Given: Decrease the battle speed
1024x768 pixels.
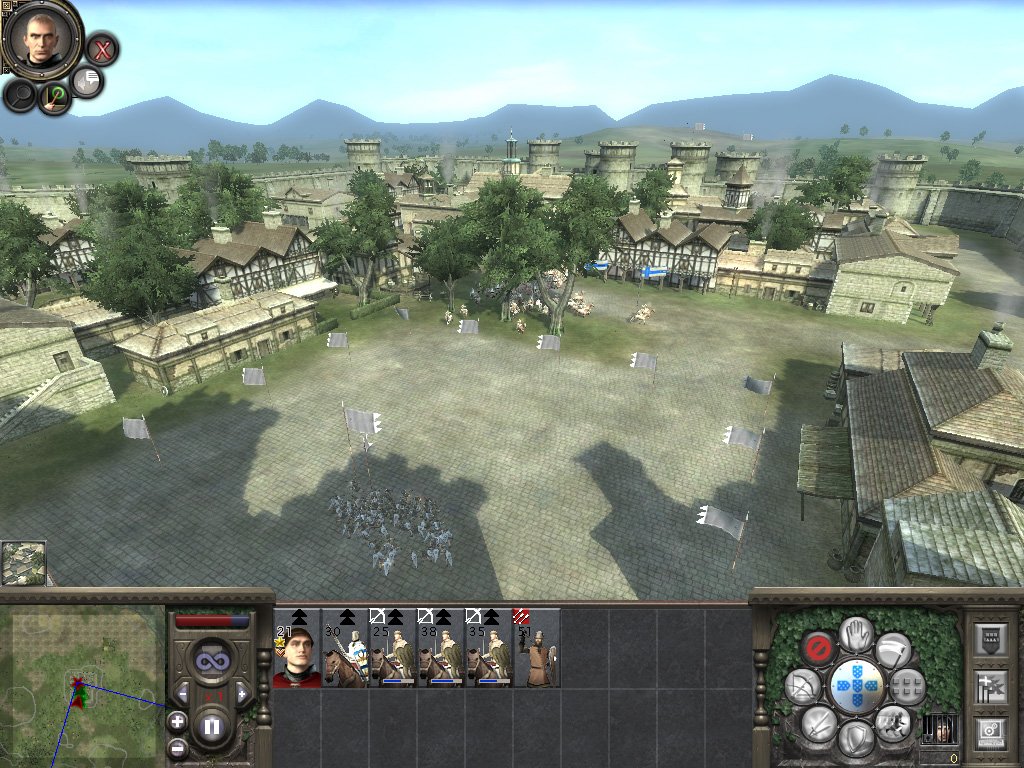Looking at the screenshot, I should click(x=182, y=693).
